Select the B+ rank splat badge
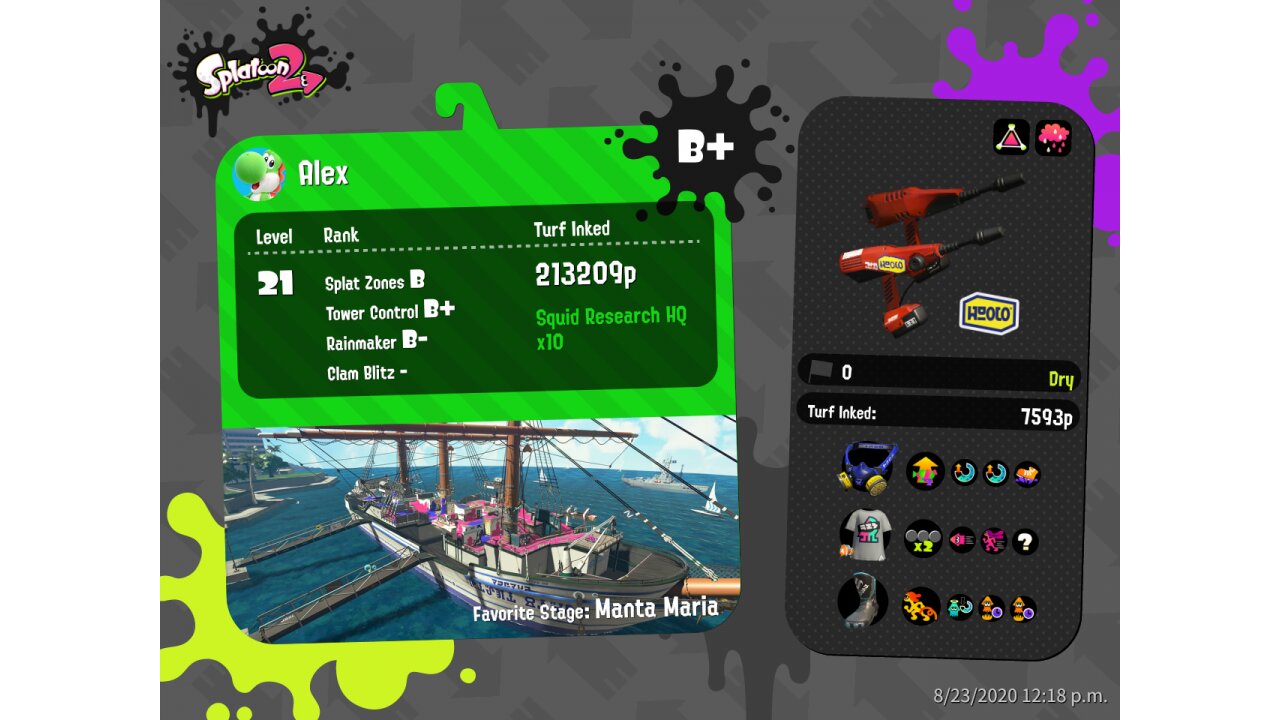The width and height of the screenshot is (1280, 720). coord(705,148)
